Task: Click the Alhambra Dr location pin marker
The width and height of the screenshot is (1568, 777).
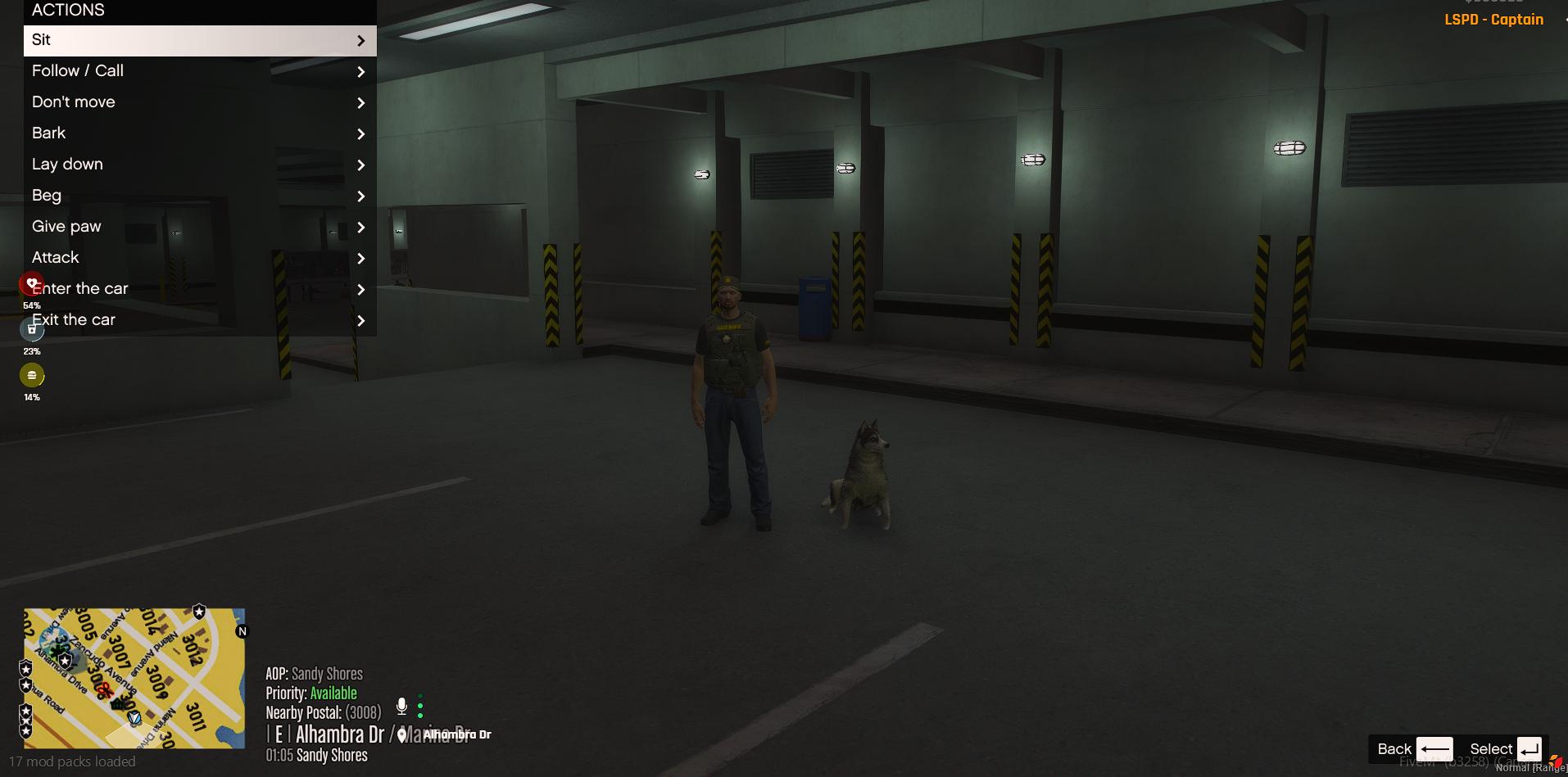Action: (401, 734)
